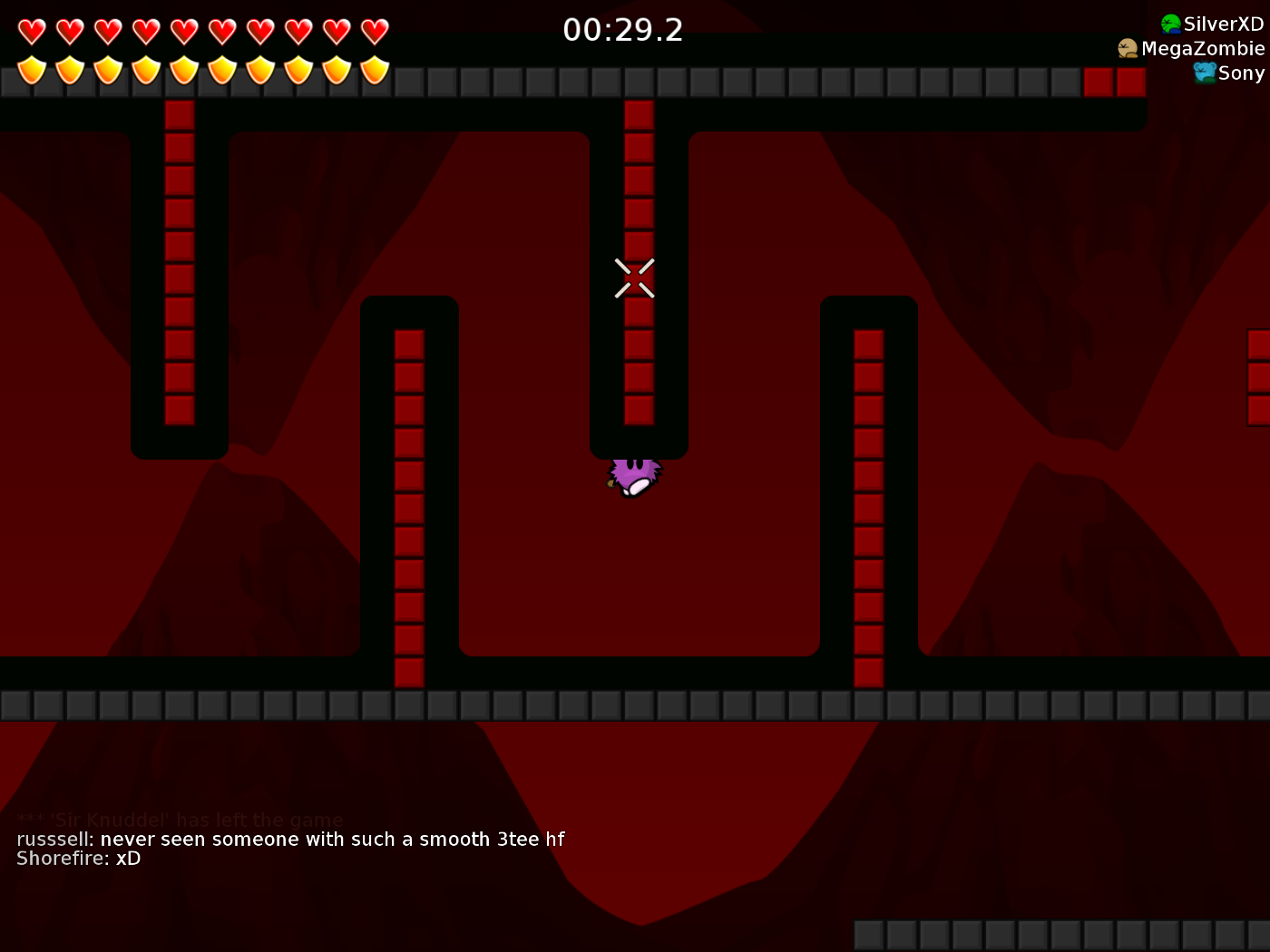Click russsell's chat message about a smooth 3tee
1270x952 pixels.
pyautogui.click(x=290, y=839)
